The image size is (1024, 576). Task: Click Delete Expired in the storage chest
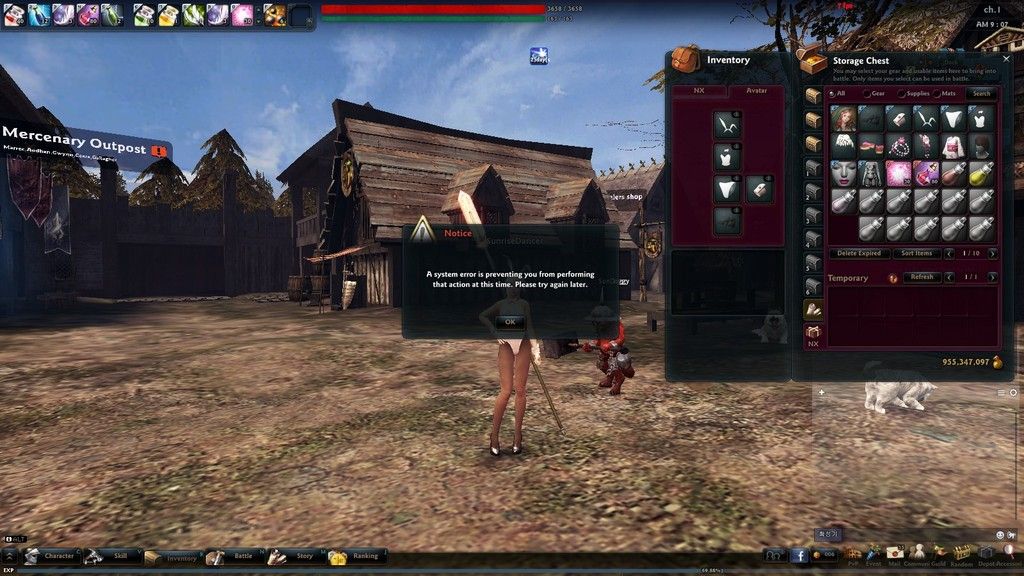859,253
